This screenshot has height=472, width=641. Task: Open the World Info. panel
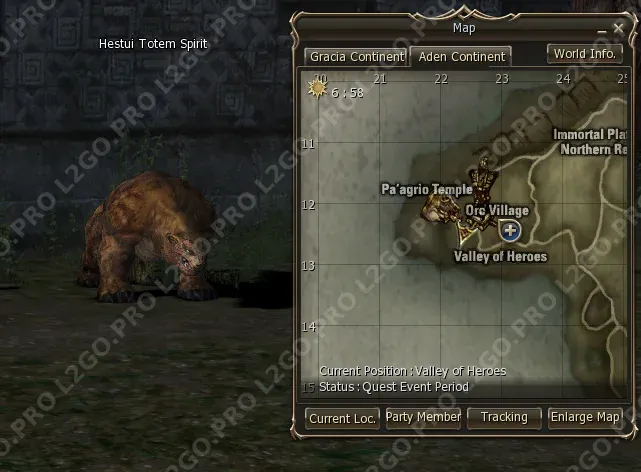coord(584,54)
